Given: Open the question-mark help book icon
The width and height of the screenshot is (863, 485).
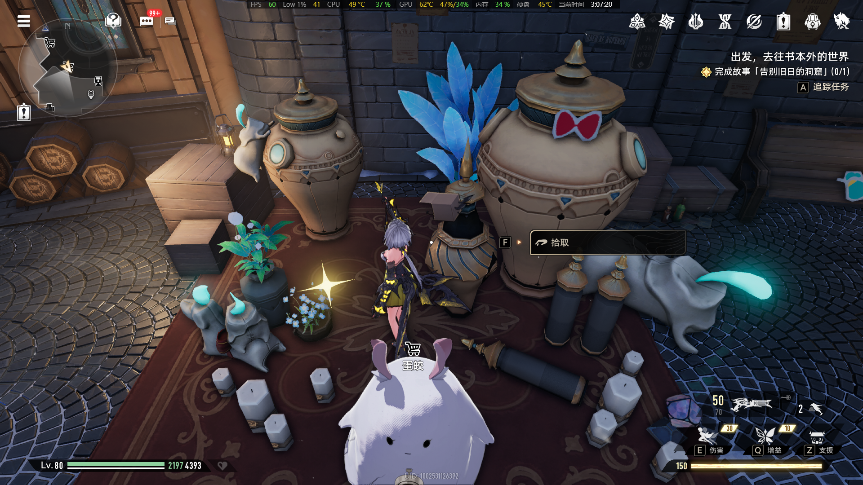Looking at the screenshot, I should pyautogui.click(x=112, y=21).
